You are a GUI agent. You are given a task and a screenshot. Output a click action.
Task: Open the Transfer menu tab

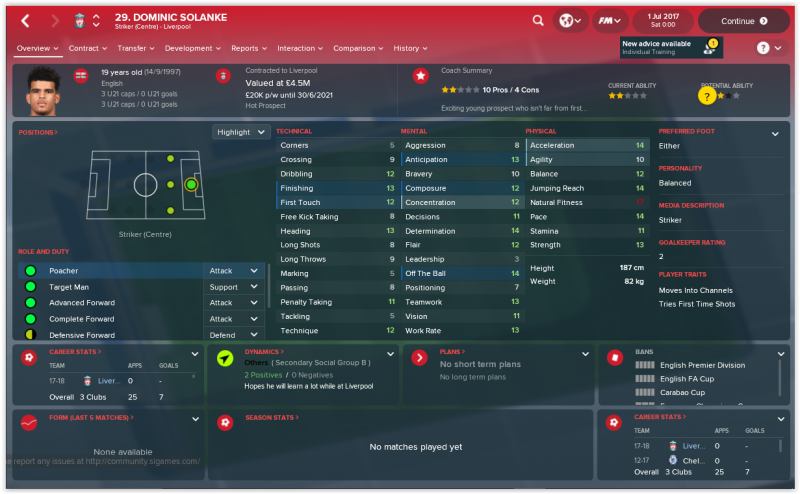(135, 48)
